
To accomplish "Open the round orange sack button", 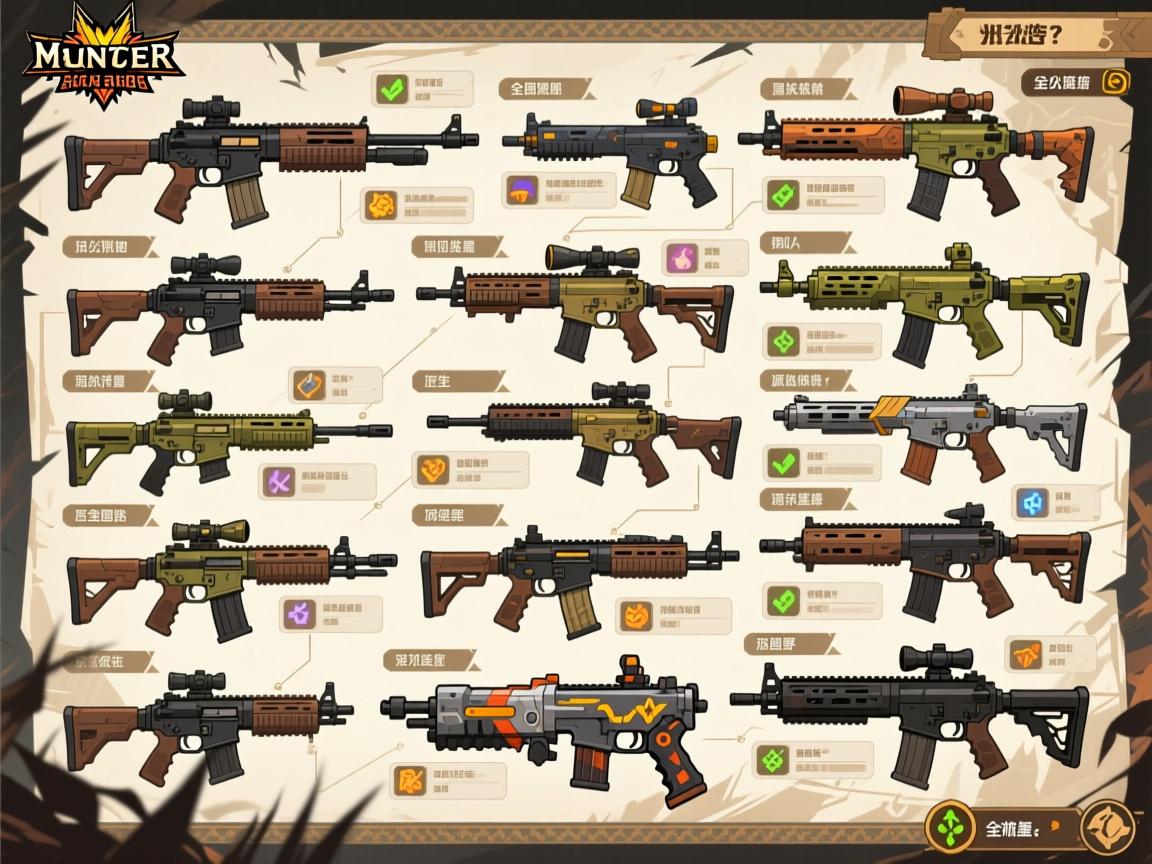I will pyautogui.click(x=1108, y=827).
